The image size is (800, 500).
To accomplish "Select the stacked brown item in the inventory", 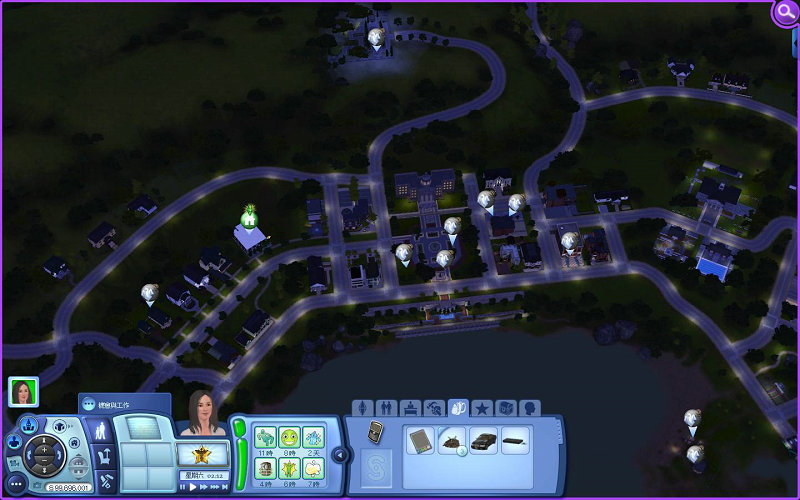I will pyautogui.click(x=452, y=441).
